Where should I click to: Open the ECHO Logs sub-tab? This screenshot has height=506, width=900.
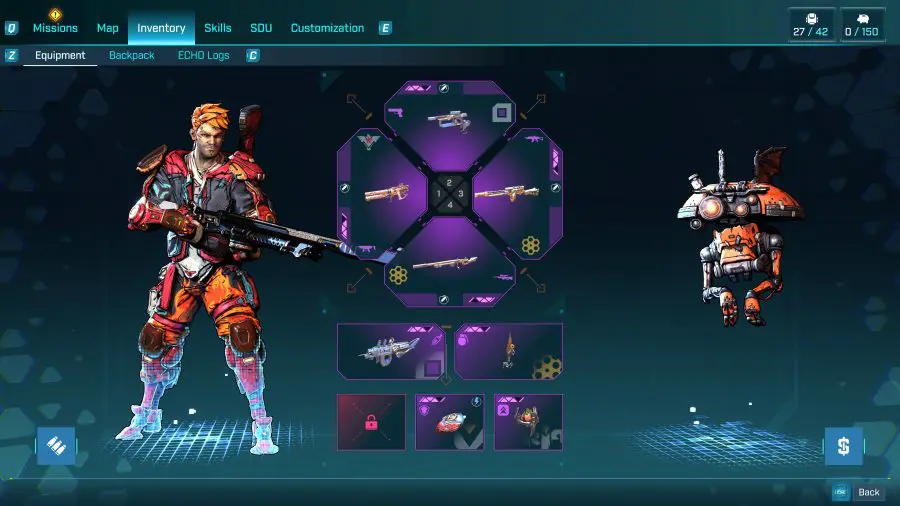click(x=204, y=56)
